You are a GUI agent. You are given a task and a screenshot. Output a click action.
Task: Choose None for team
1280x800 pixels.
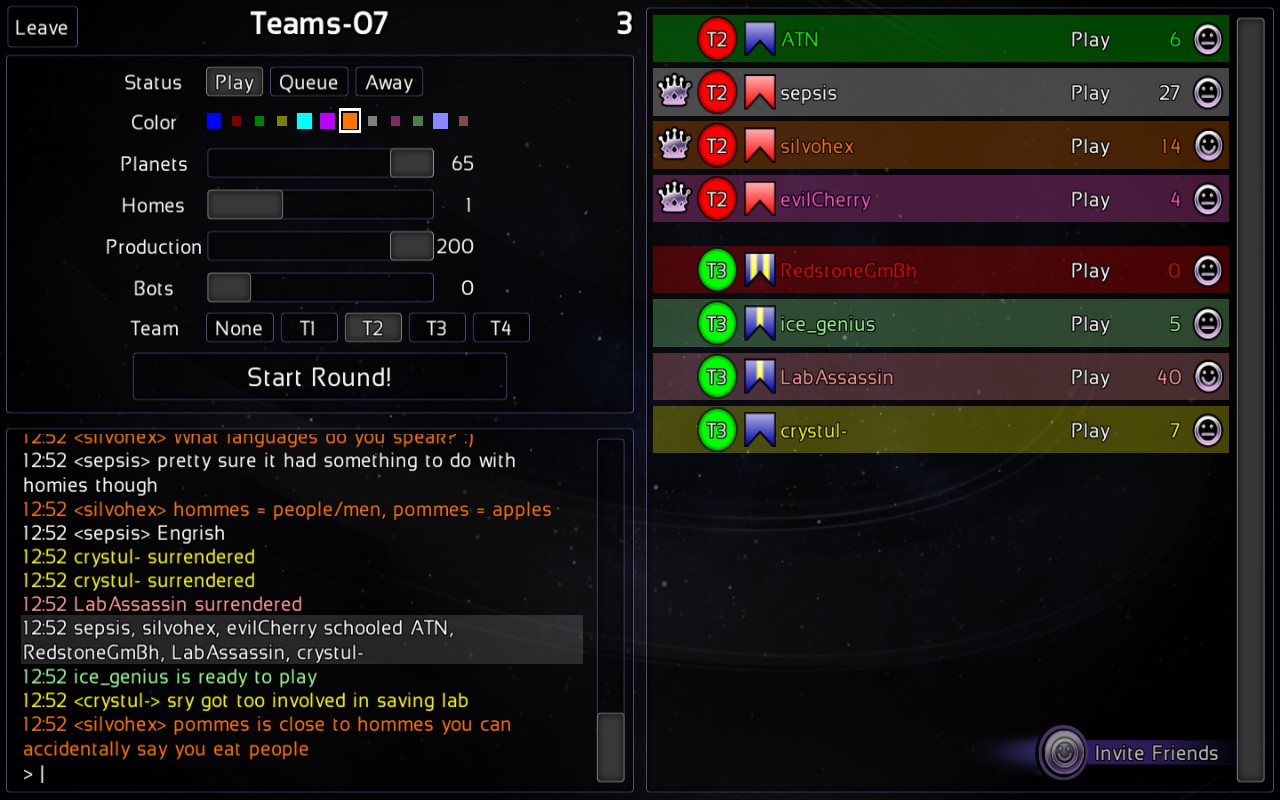coord(239,328)
